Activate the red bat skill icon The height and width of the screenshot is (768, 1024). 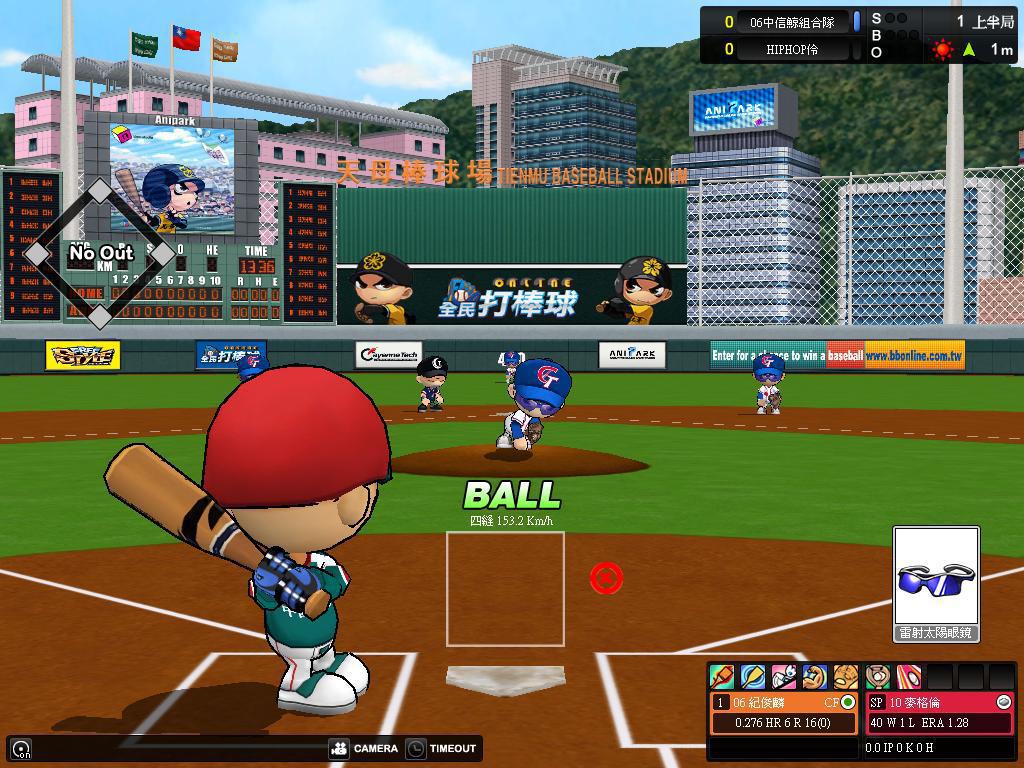pyautogui.click(x=722, y=677)
